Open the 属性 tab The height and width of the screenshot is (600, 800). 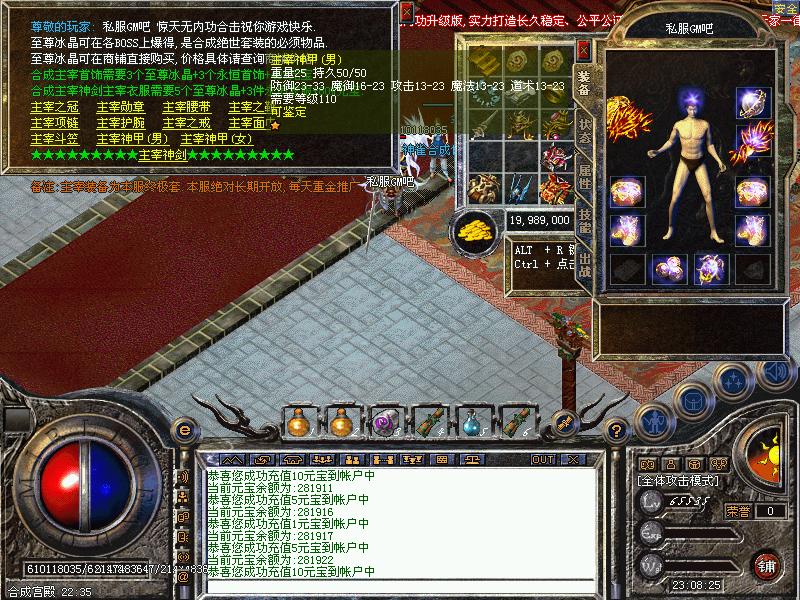point(585,180)
